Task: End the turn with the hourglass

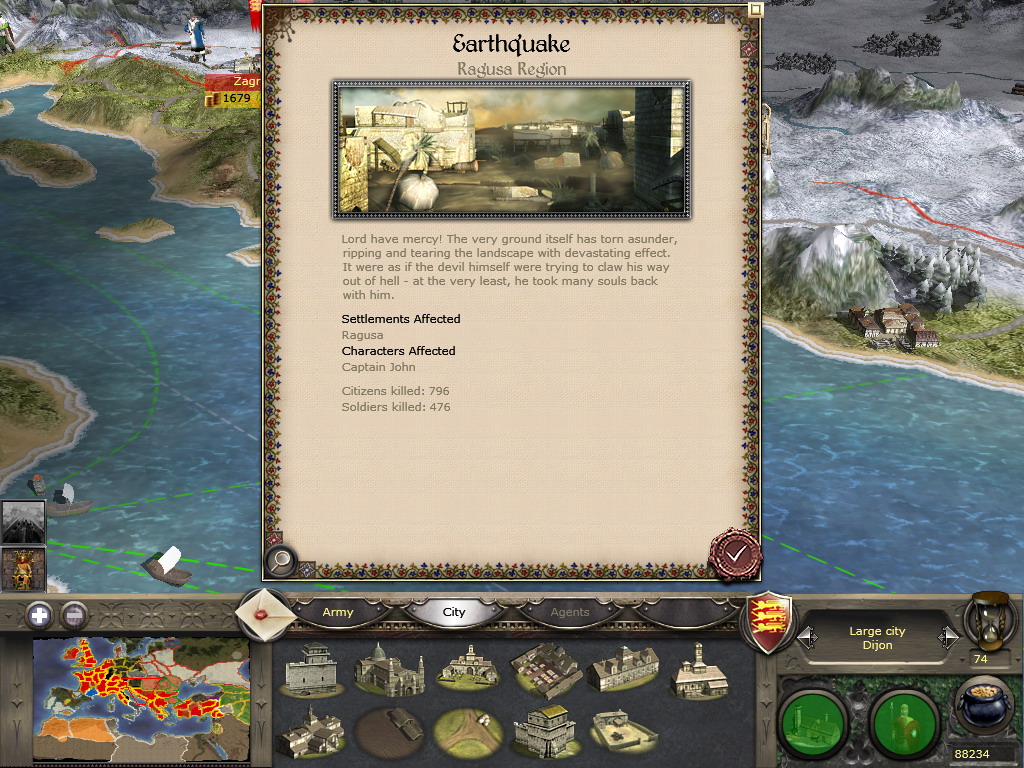Action: (x=990, y=620)
